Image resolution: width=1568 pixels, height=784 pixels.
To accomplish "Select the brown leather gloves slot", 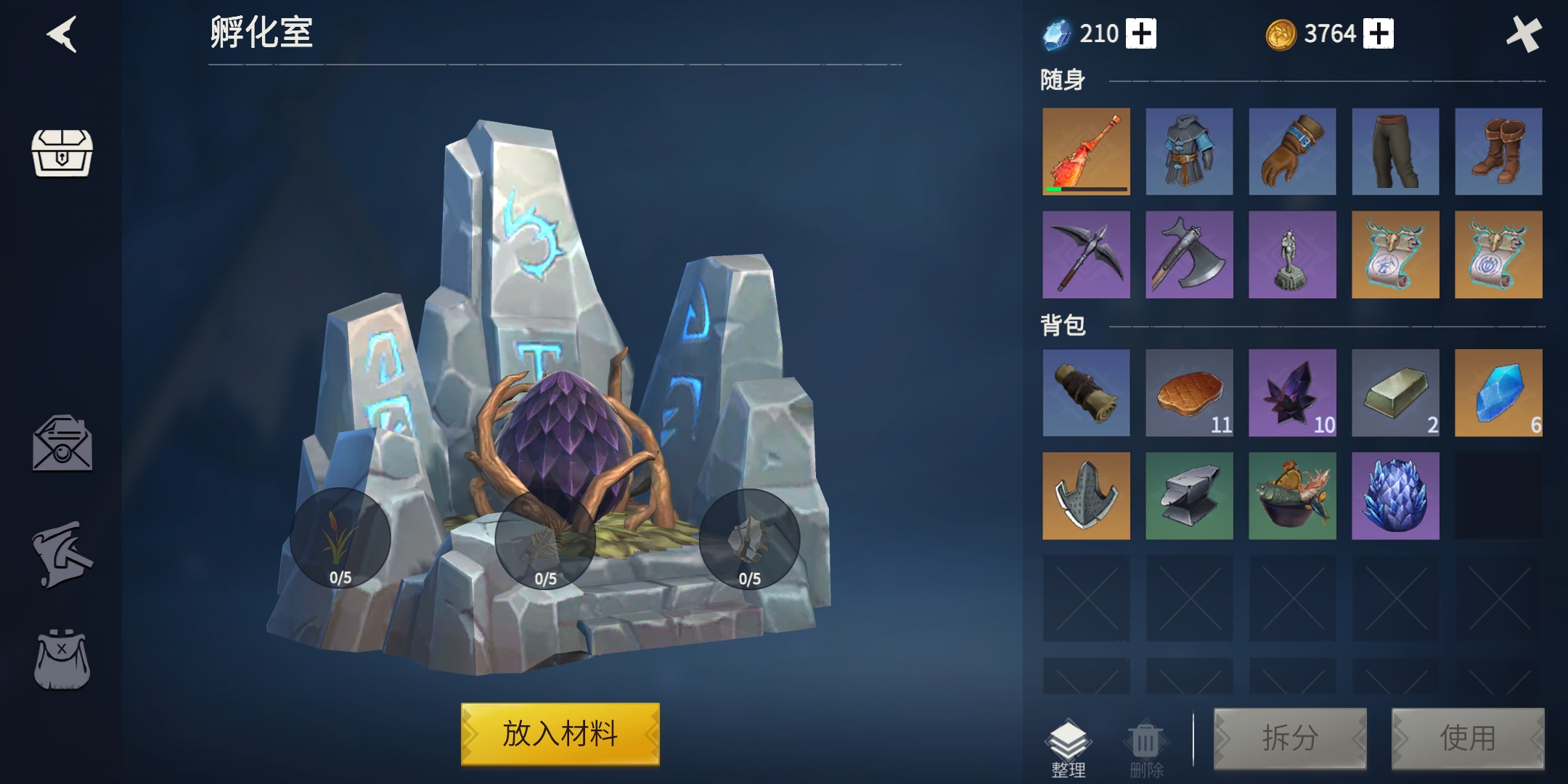I will pyautogui.click(x=1292, y=152).
